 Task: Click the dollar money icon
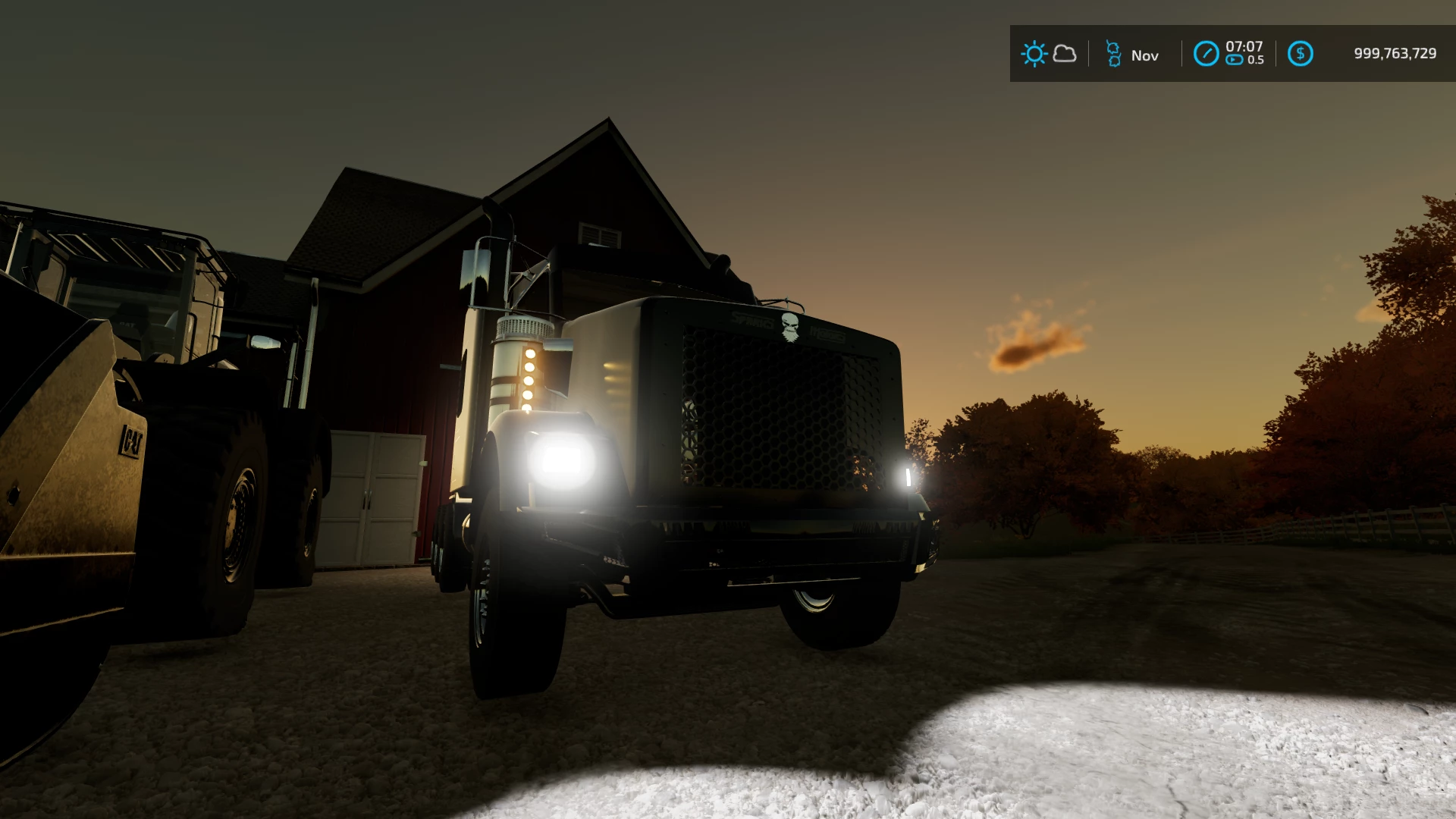pos(1300,54)
